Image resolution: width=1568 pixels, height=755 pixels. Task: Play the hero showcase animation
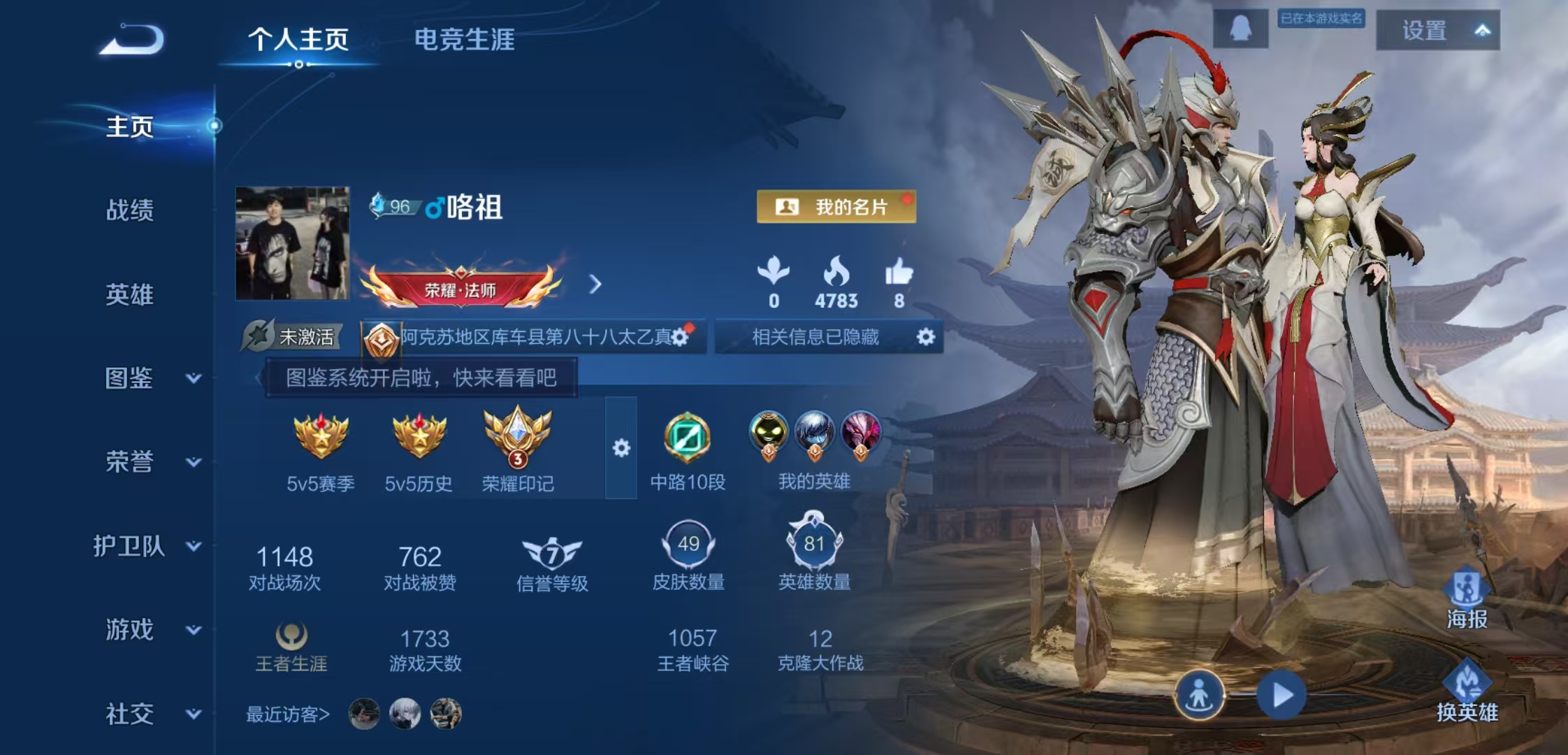click(1282, 696)
